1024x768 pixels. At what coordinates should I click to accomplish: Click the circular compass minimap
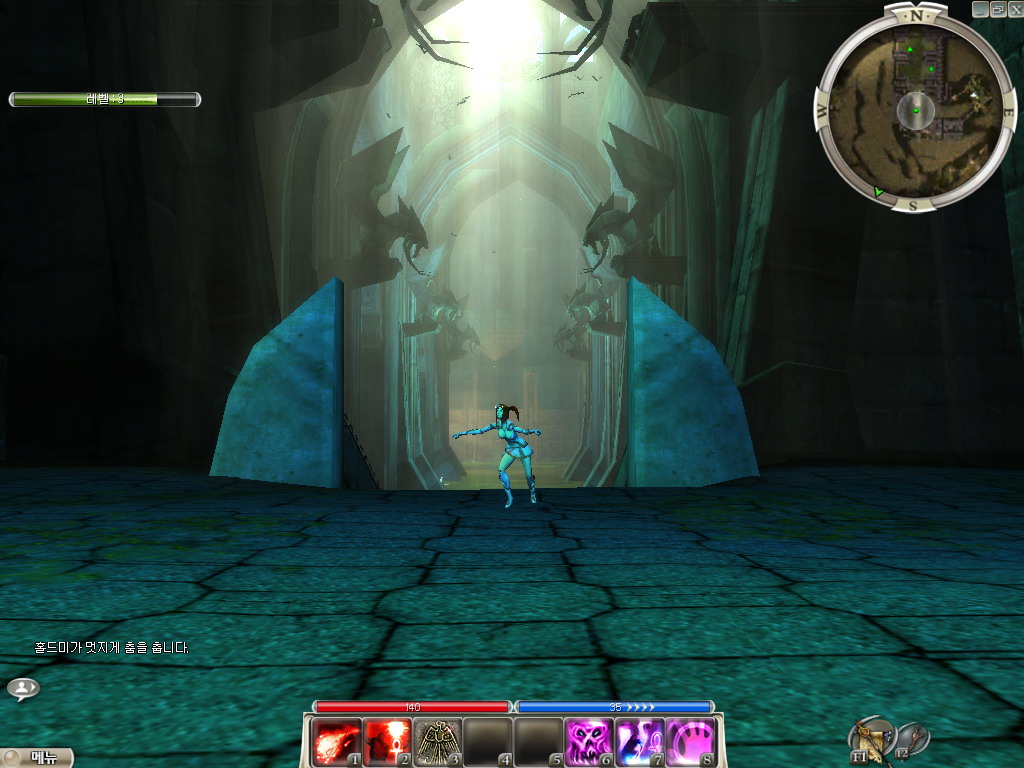coord(915,108)
